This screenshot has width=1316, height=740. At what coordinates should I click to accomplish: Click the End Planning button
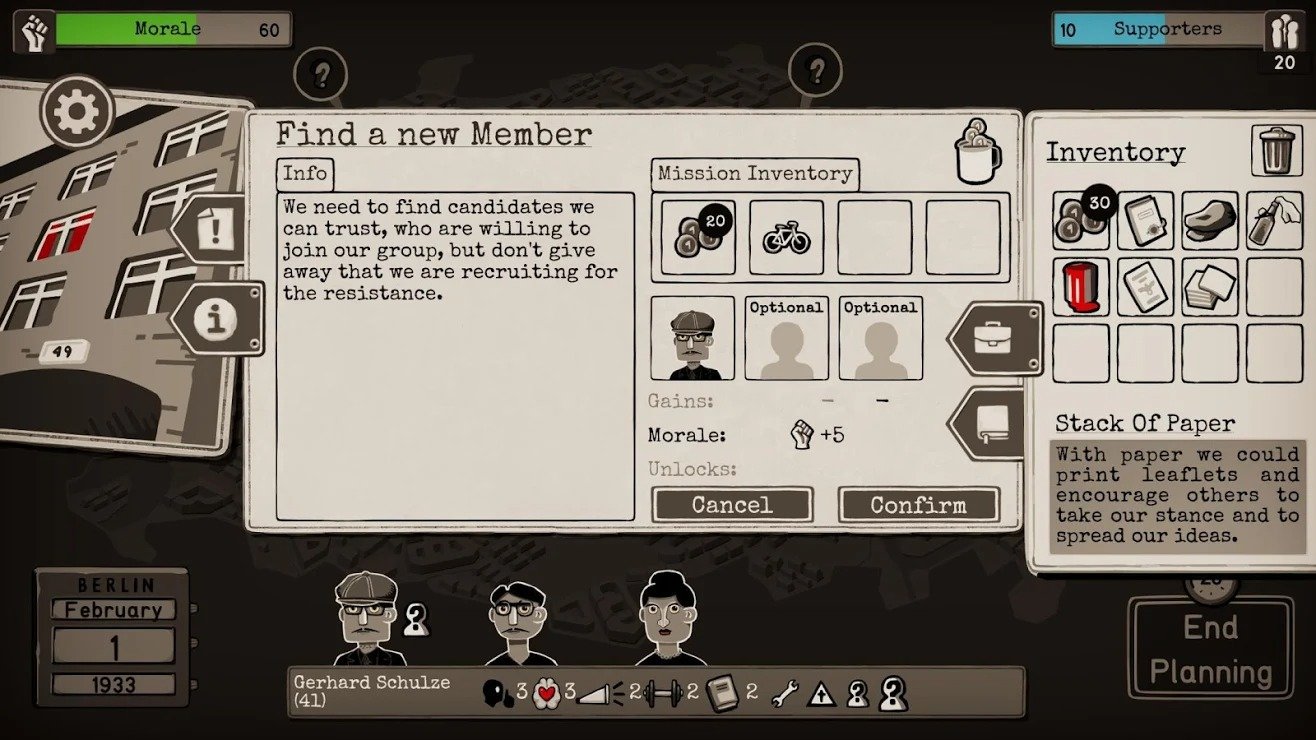point(1209,648)
